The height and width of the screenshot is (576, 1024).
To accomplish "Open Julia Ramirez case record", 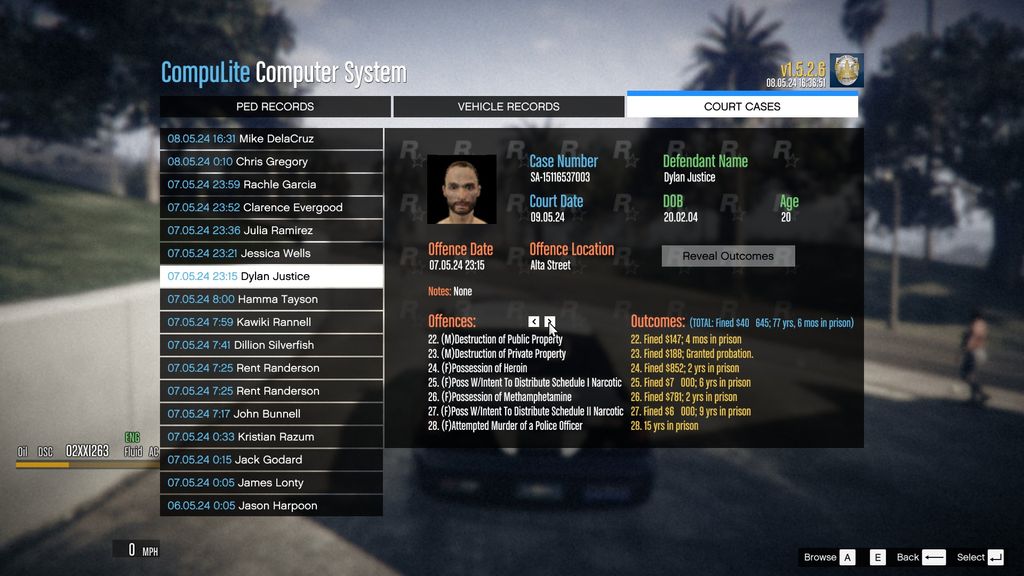I will click(x=271, y=231).
